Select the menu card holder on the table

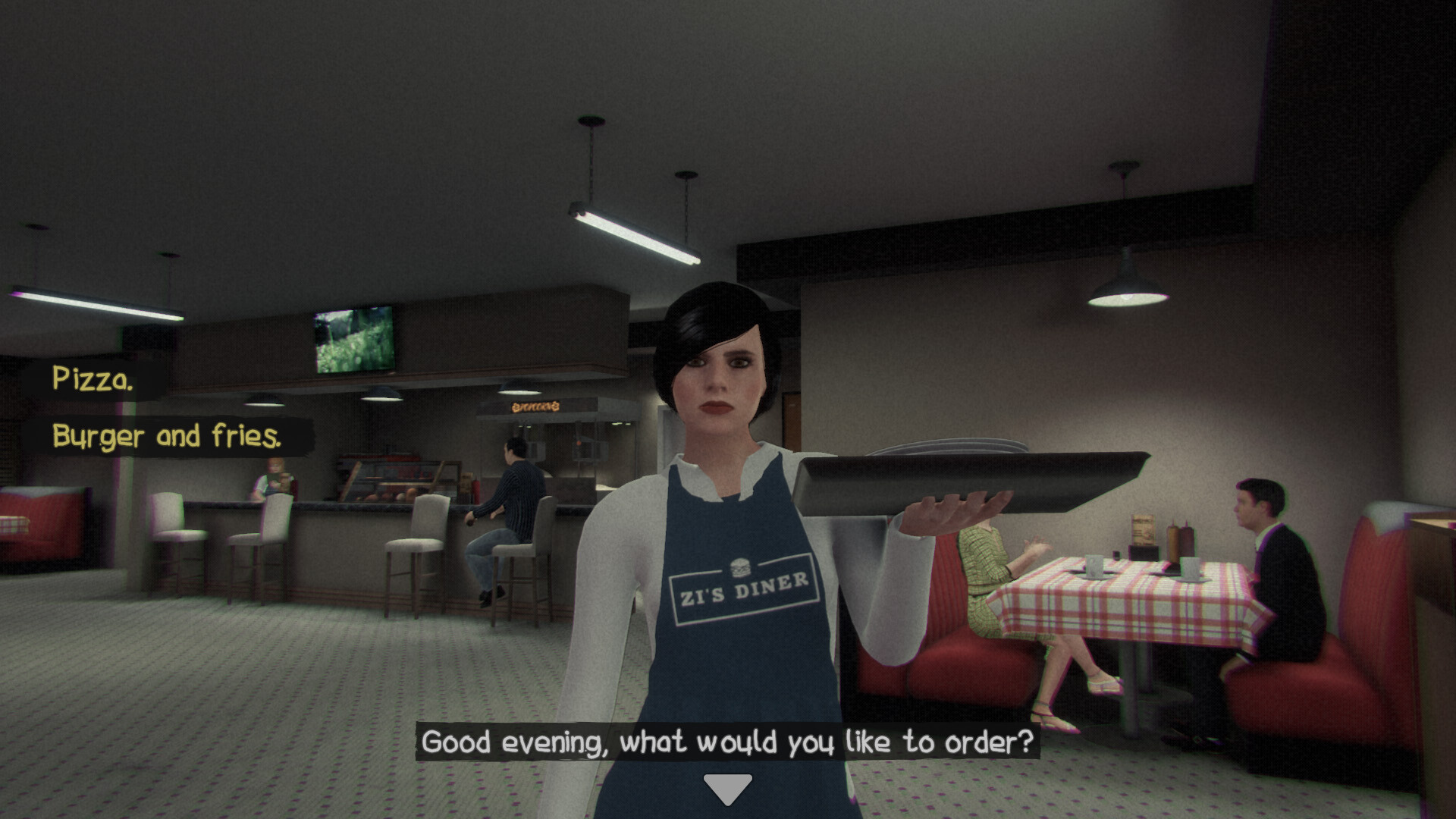tap(1142, 531)
